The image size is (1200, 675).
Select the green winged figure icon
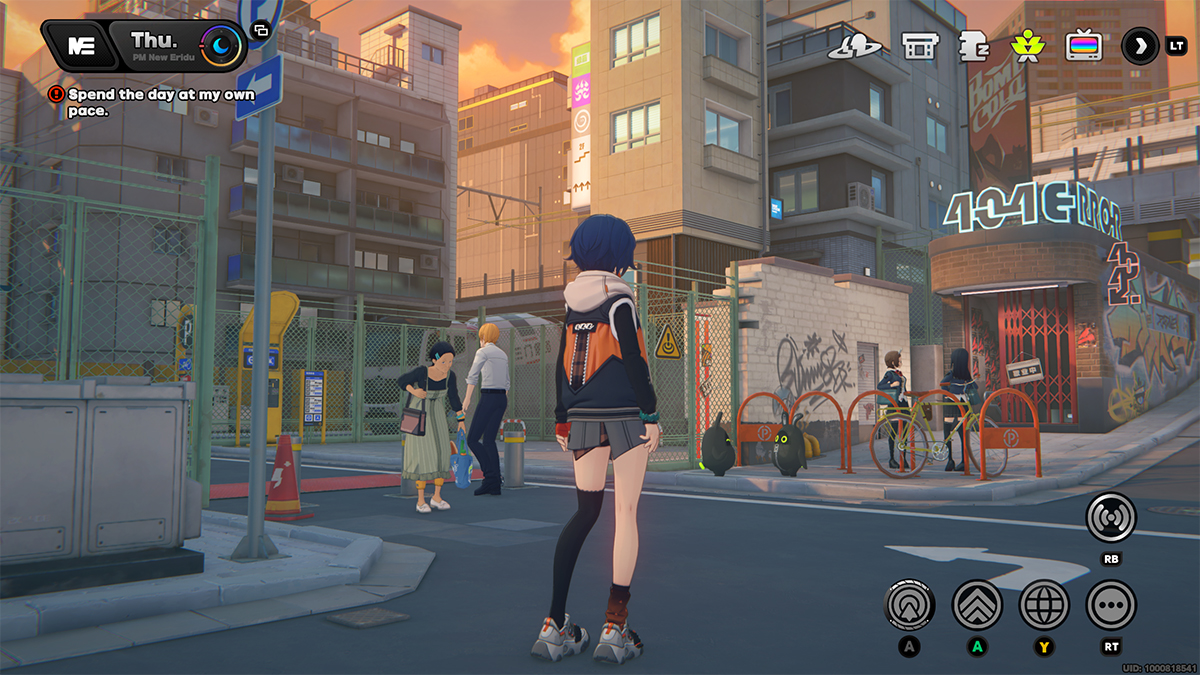[1027, 46]
